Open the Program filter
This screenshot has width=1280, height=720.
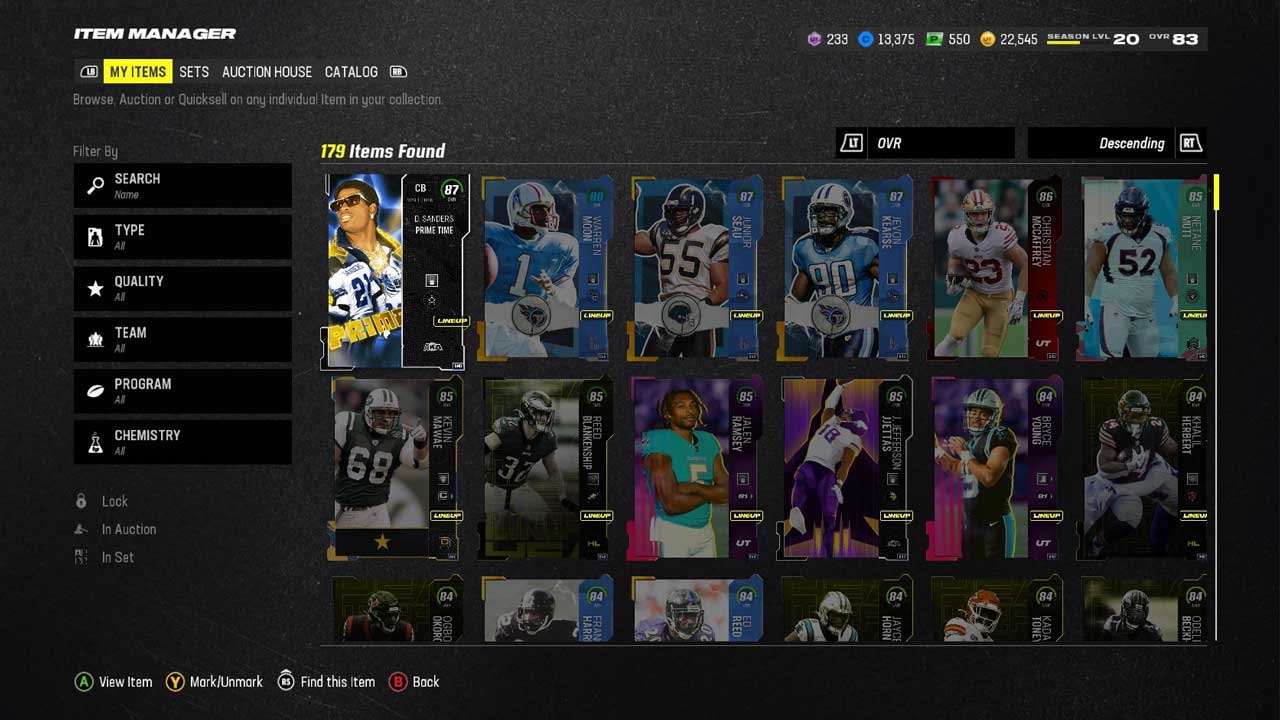pos(182,391)
